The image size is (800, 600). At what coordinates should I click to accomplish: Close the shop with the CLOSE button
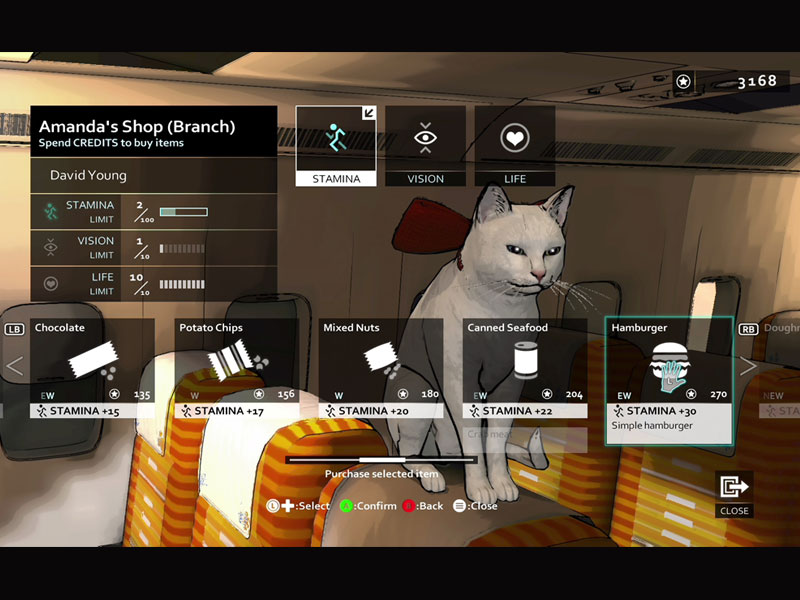coord(734,492)
